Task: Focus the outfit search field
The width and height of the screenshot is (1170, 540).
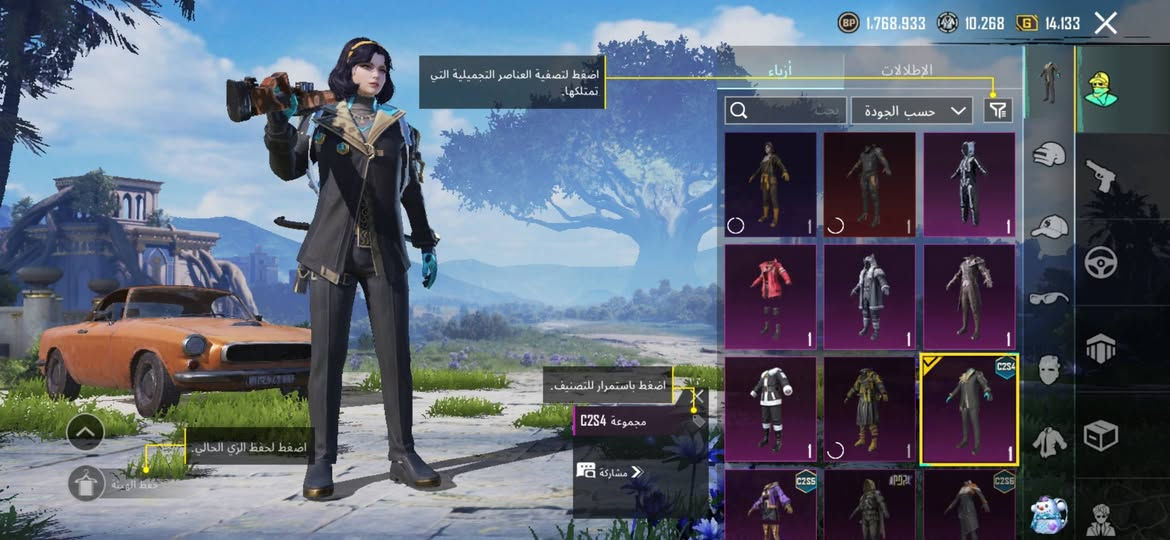Action: [786, 110]
